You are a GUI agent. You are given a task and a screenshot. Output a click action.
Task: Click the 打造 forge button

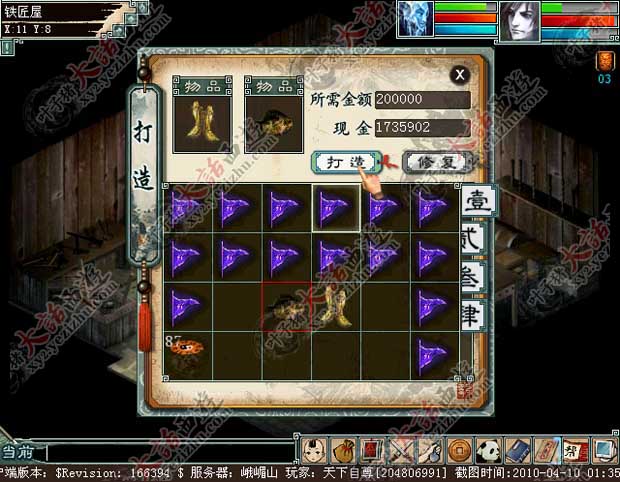click(344, 161)
